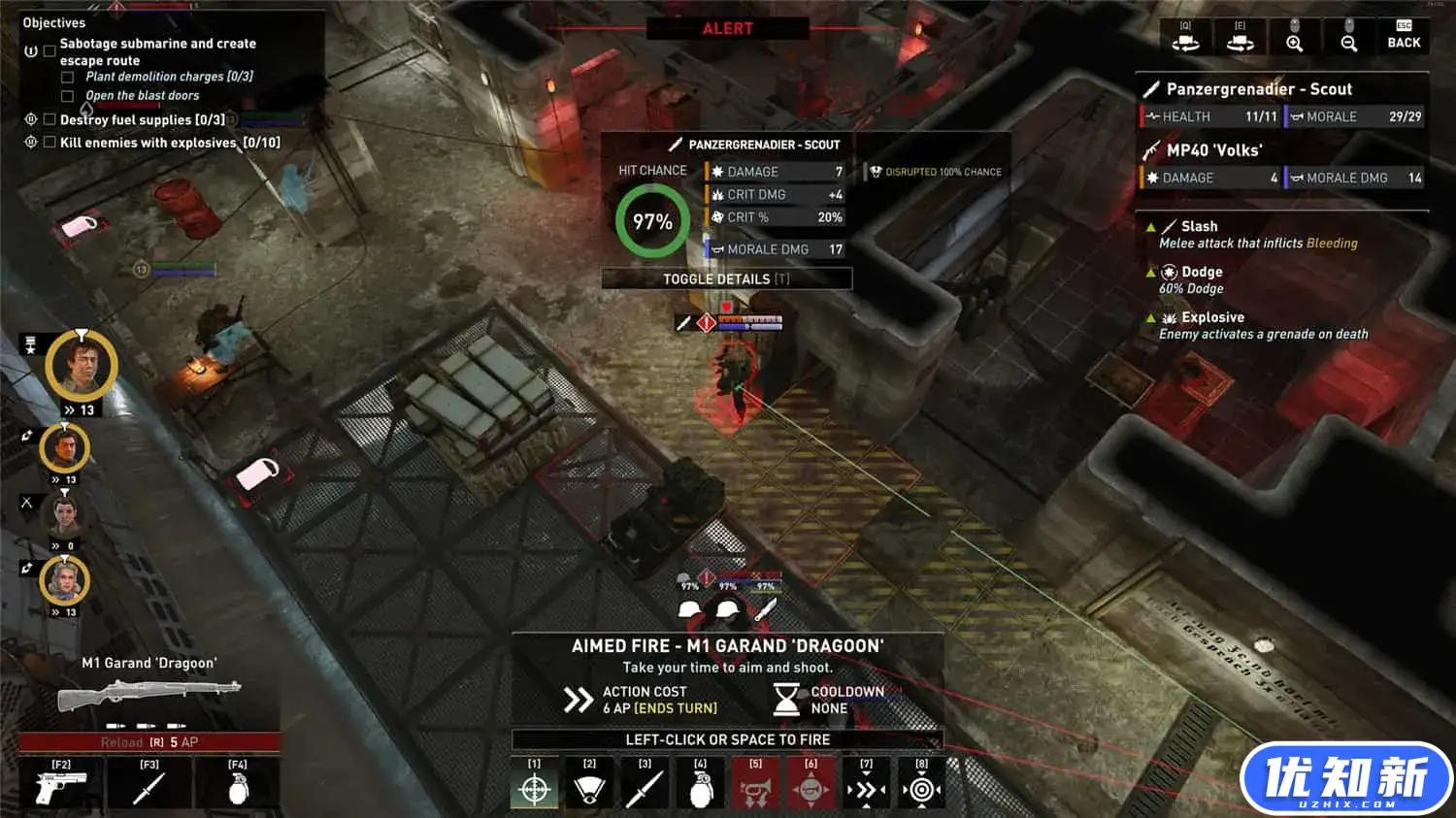This screenshot has height=818, width=1456.
Task: Activate the overwatch vision cone ability
Action: click(589, 789)
